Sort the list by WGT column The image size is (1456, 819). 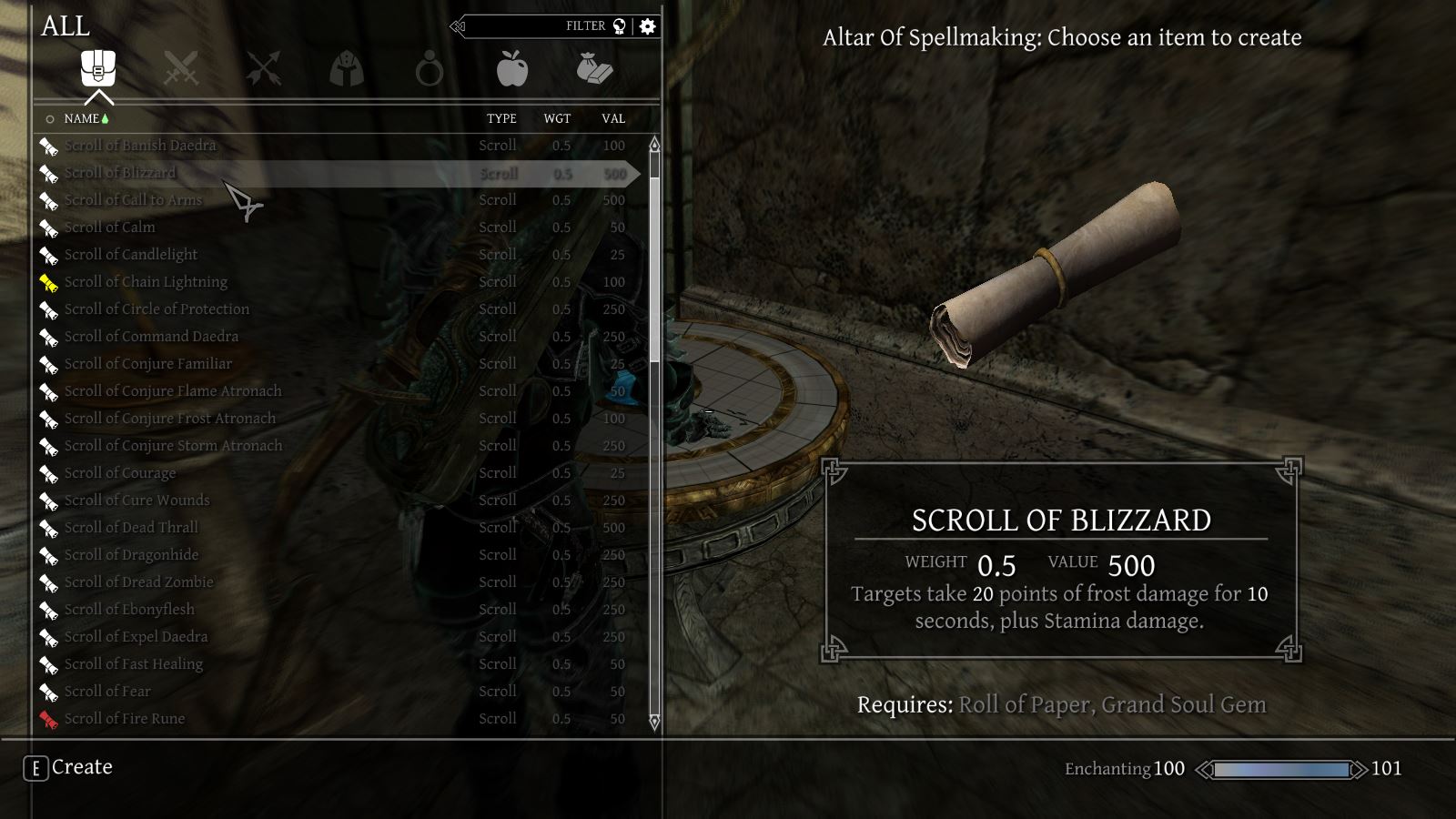click(557, 118)
